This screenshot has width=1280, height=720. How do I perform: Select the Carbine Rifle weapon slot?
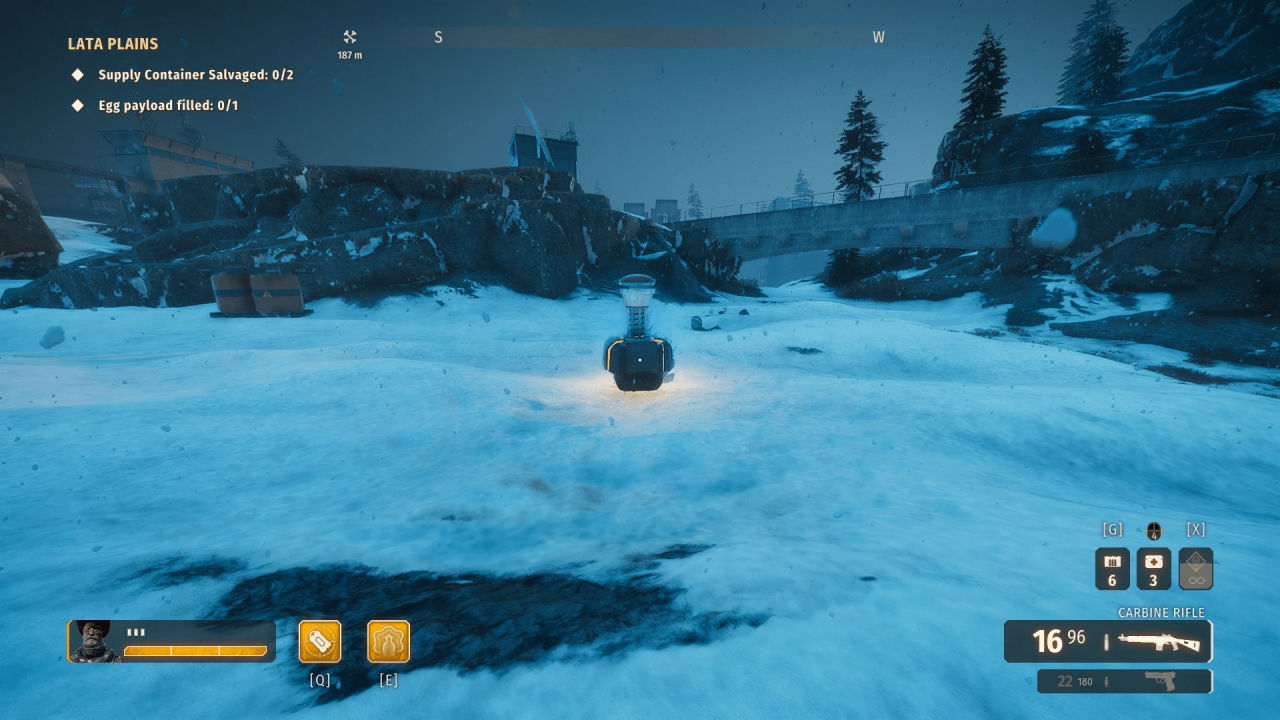(1108, 641)
